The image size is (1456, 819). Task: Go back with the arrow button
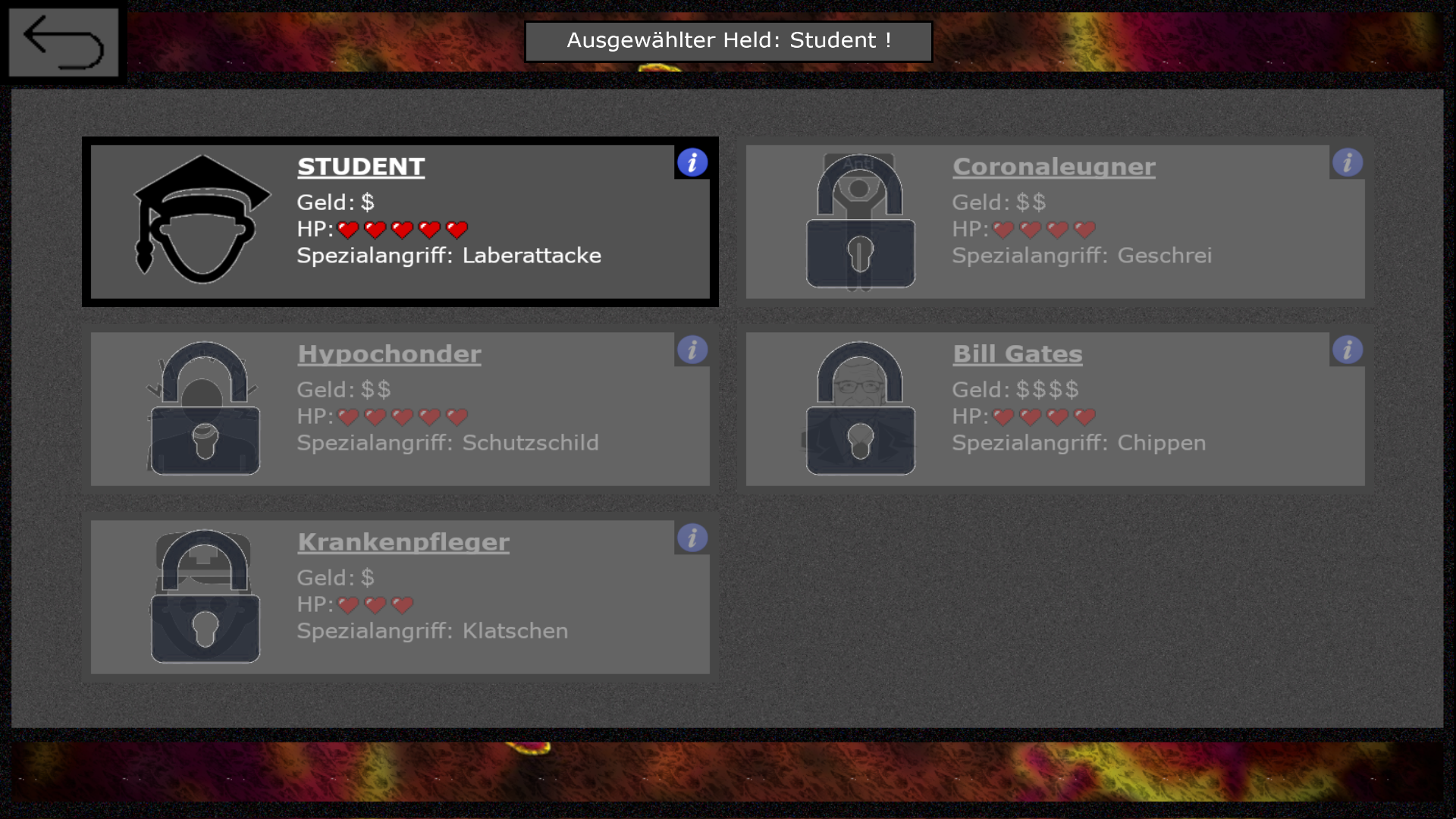(64, 42)
